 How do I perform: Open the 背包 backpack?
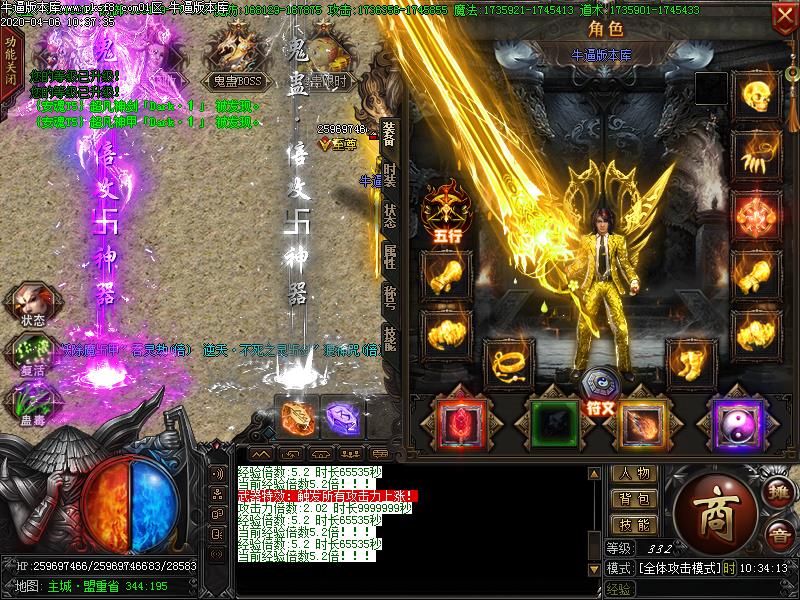(x=634, y=498)
